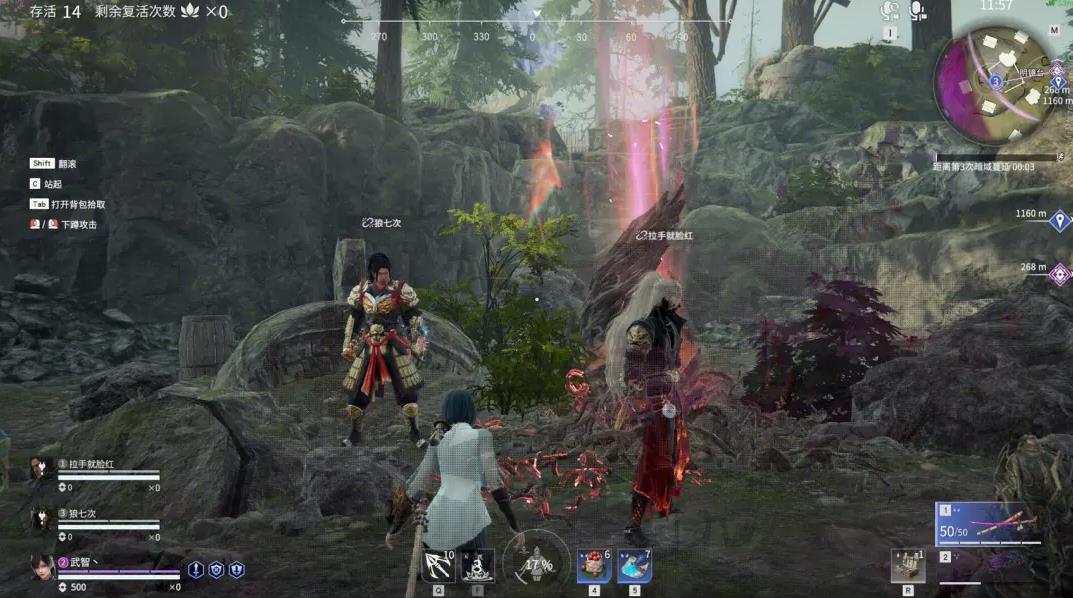Activate the hero ability icon beside the grapple
The image size is (1073, 598).
pos(478,566)
